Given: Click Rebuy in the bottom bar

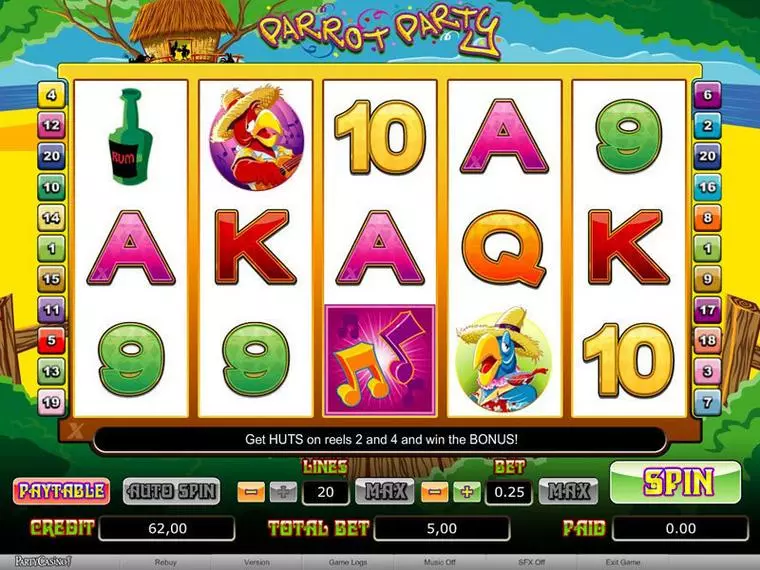Looking at the screenshot, I should tap(166, 562).
